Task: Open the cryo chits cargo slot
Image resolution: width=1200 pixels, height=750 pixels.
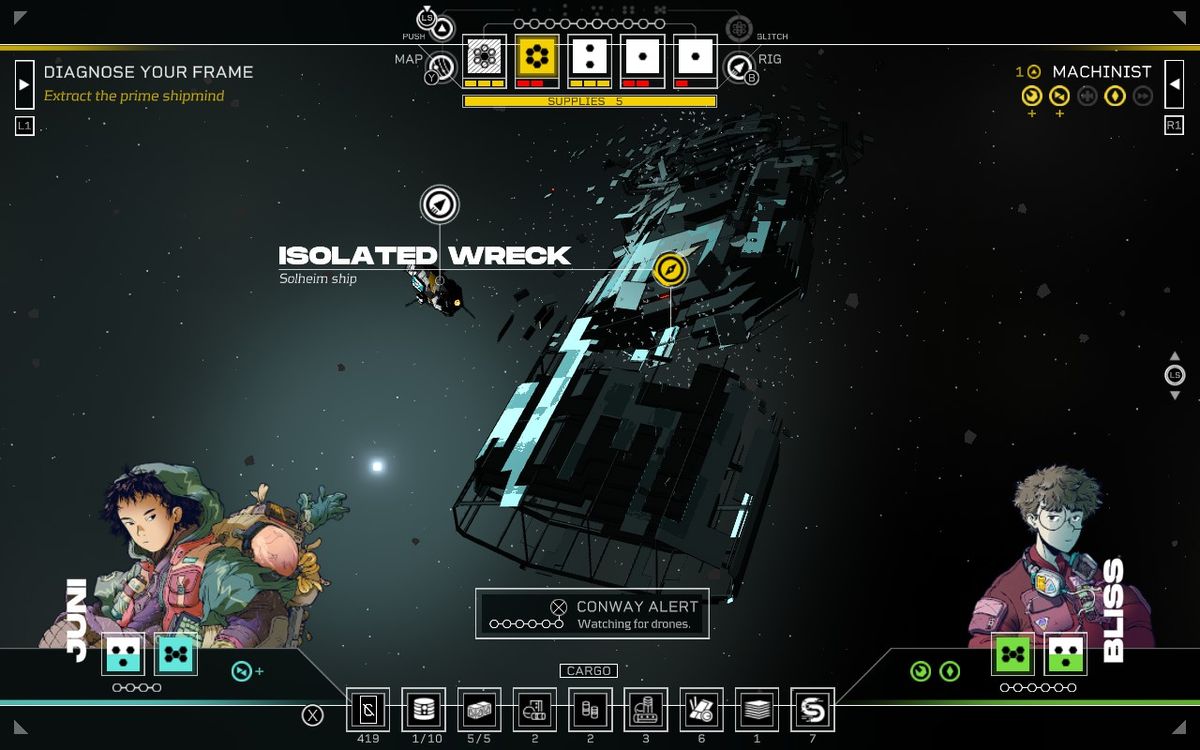Action: coord(368,710)
